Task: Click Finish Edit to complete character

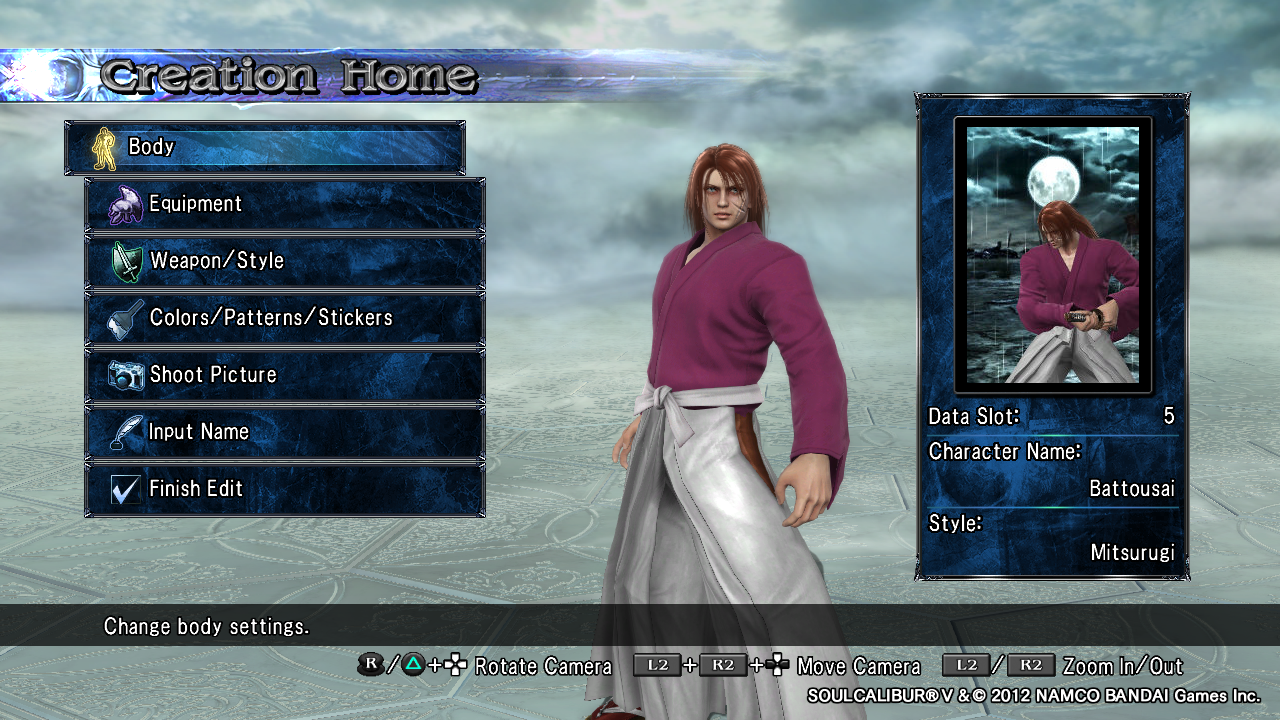Action: 285,489
